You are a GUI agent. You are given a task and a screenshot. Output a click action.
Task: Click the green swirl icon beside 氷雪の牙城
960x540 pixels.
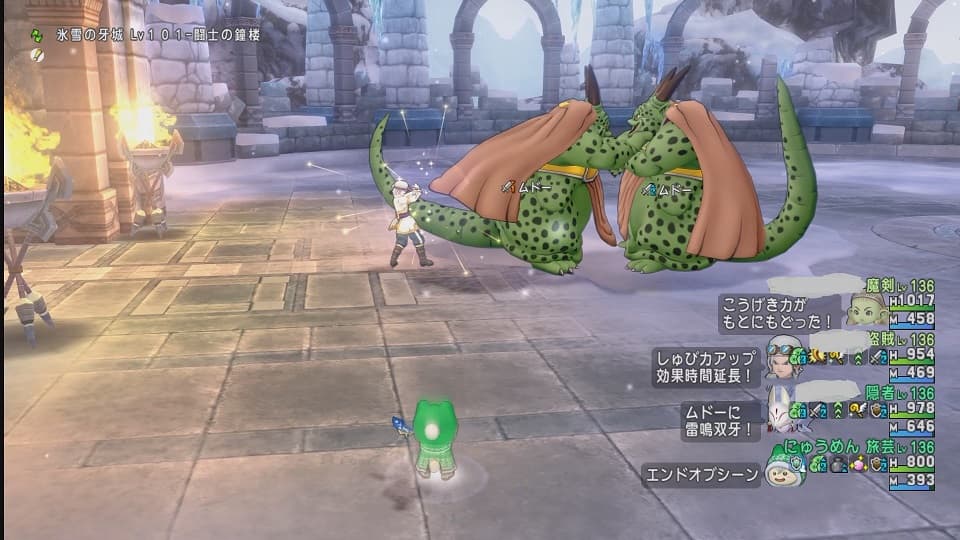pyautogui.click(x=37, y=35)
